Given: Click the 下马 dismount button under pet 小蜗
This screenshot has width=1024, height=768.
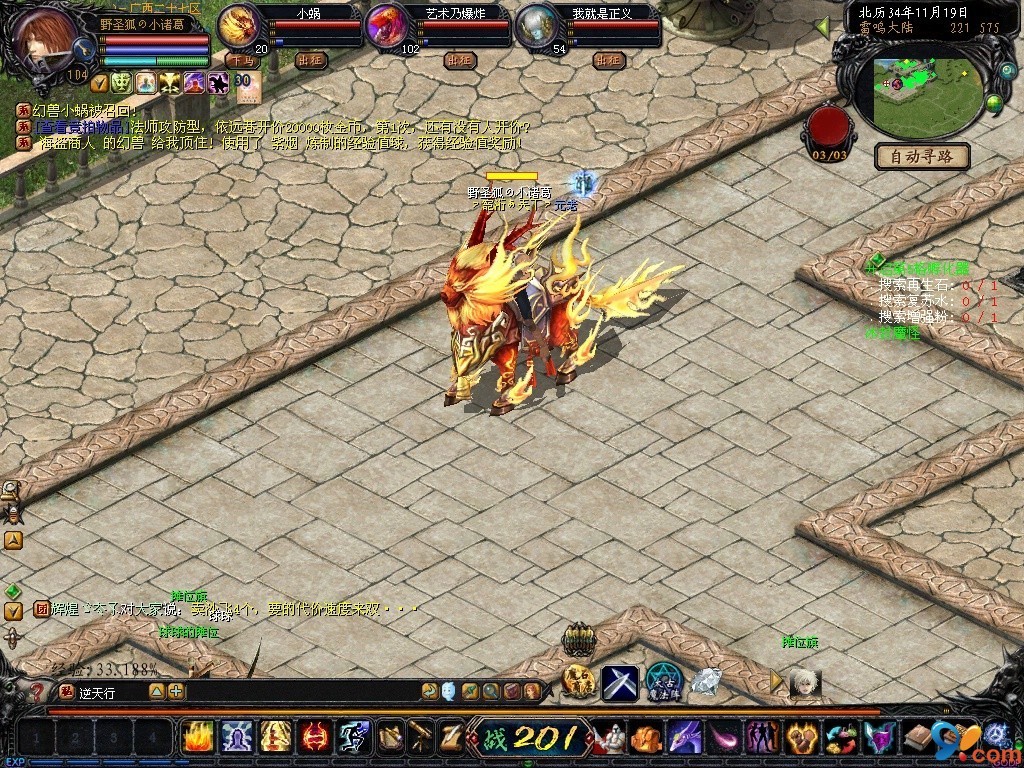Looking at the screenshot, I should click(x=241, y=60).
